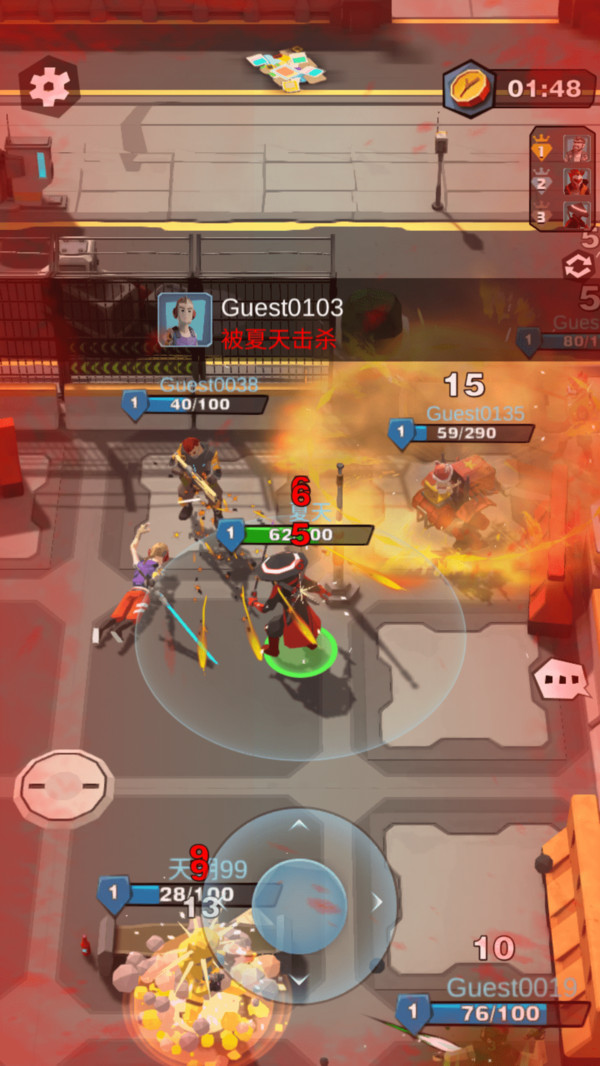Select the rank 3 player portrait
Image resolution: width=600 pixels, height=1066 pixels.
click(x=575, y=214)
